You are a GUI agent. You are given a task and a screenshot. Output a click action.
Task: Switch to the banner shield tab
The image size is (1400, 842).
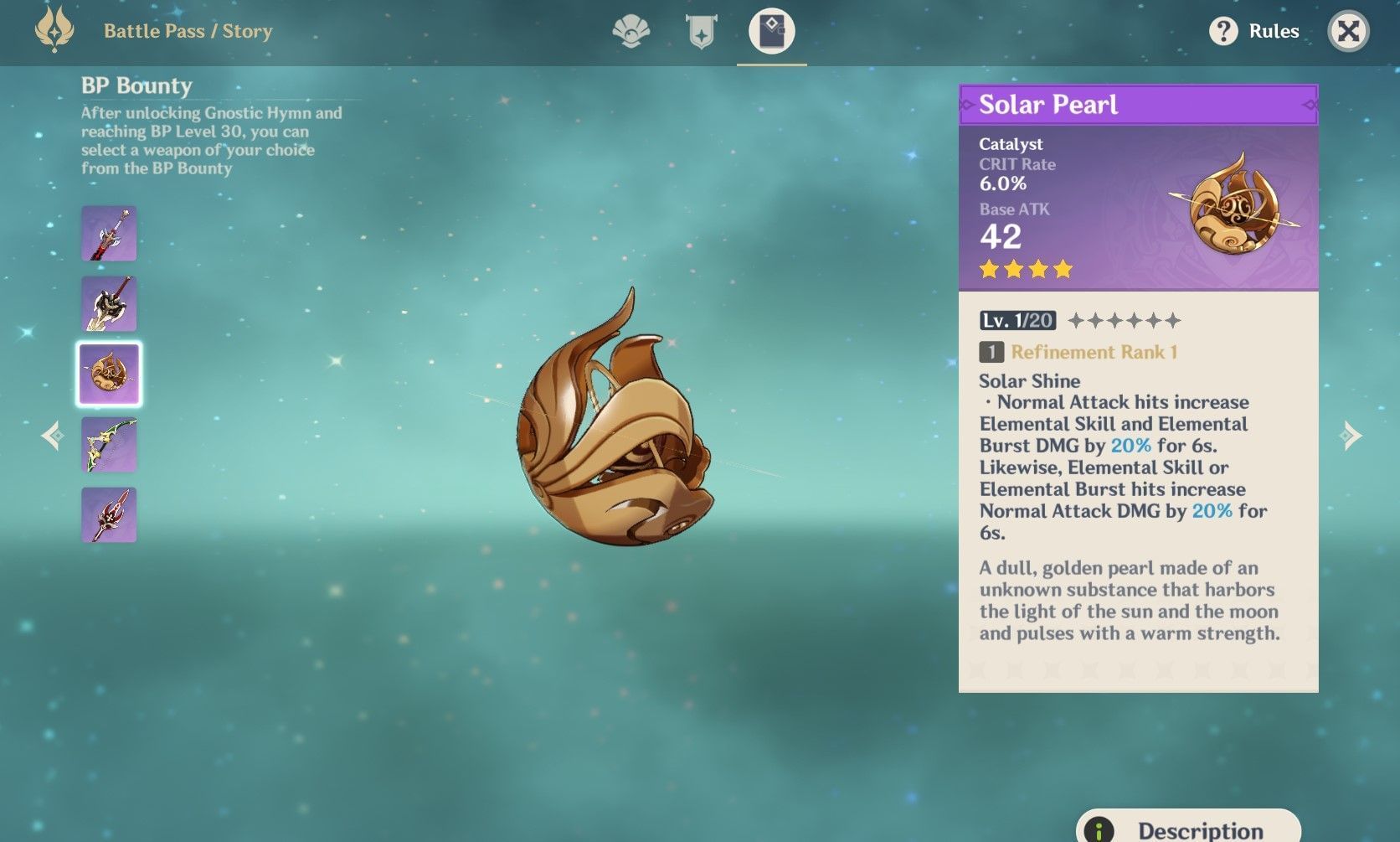701,32
